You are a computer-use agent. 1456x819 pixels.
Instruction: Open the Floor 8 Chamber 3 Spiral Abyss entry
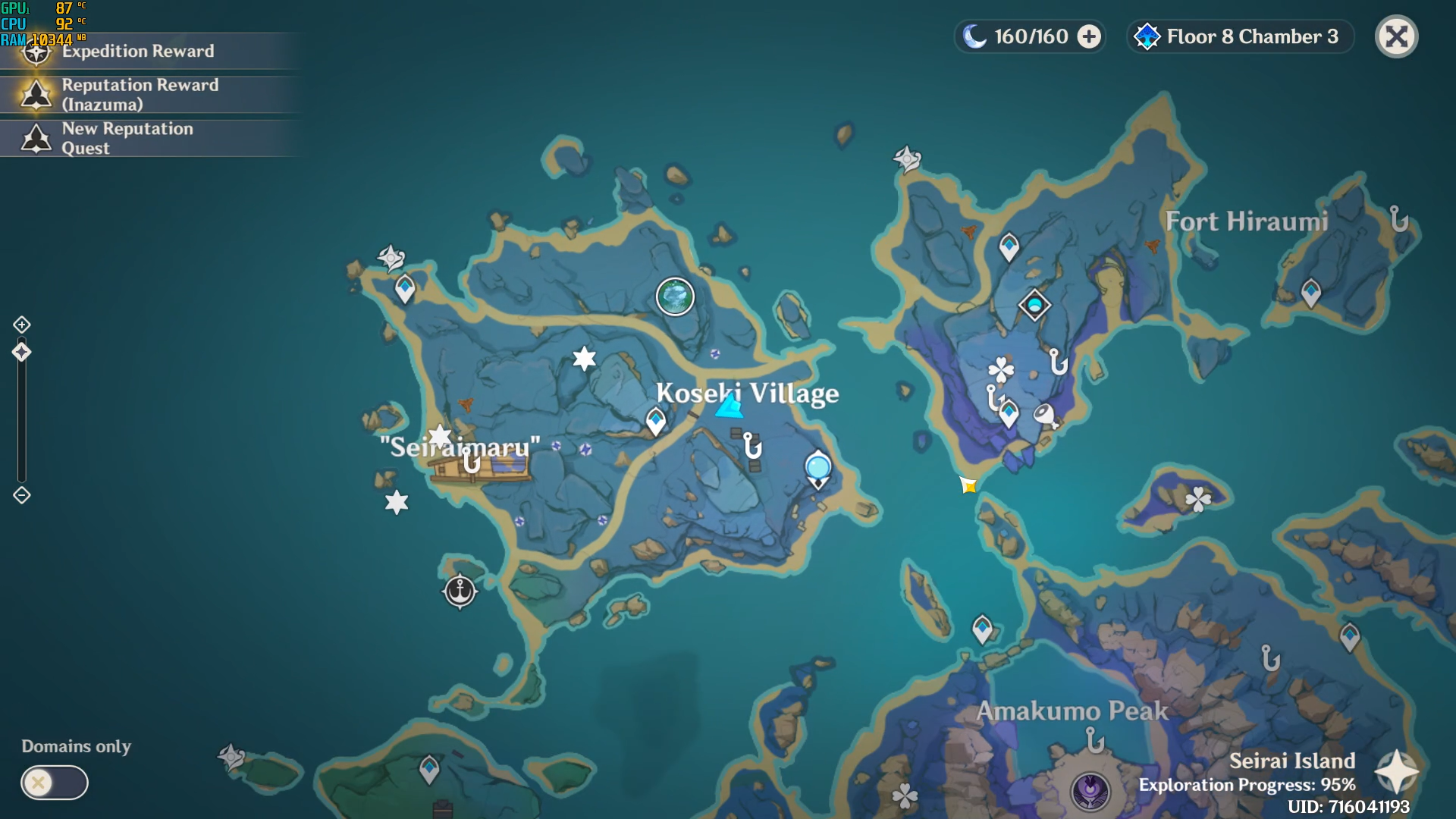pyautogui.click(x=1241, y=36)
